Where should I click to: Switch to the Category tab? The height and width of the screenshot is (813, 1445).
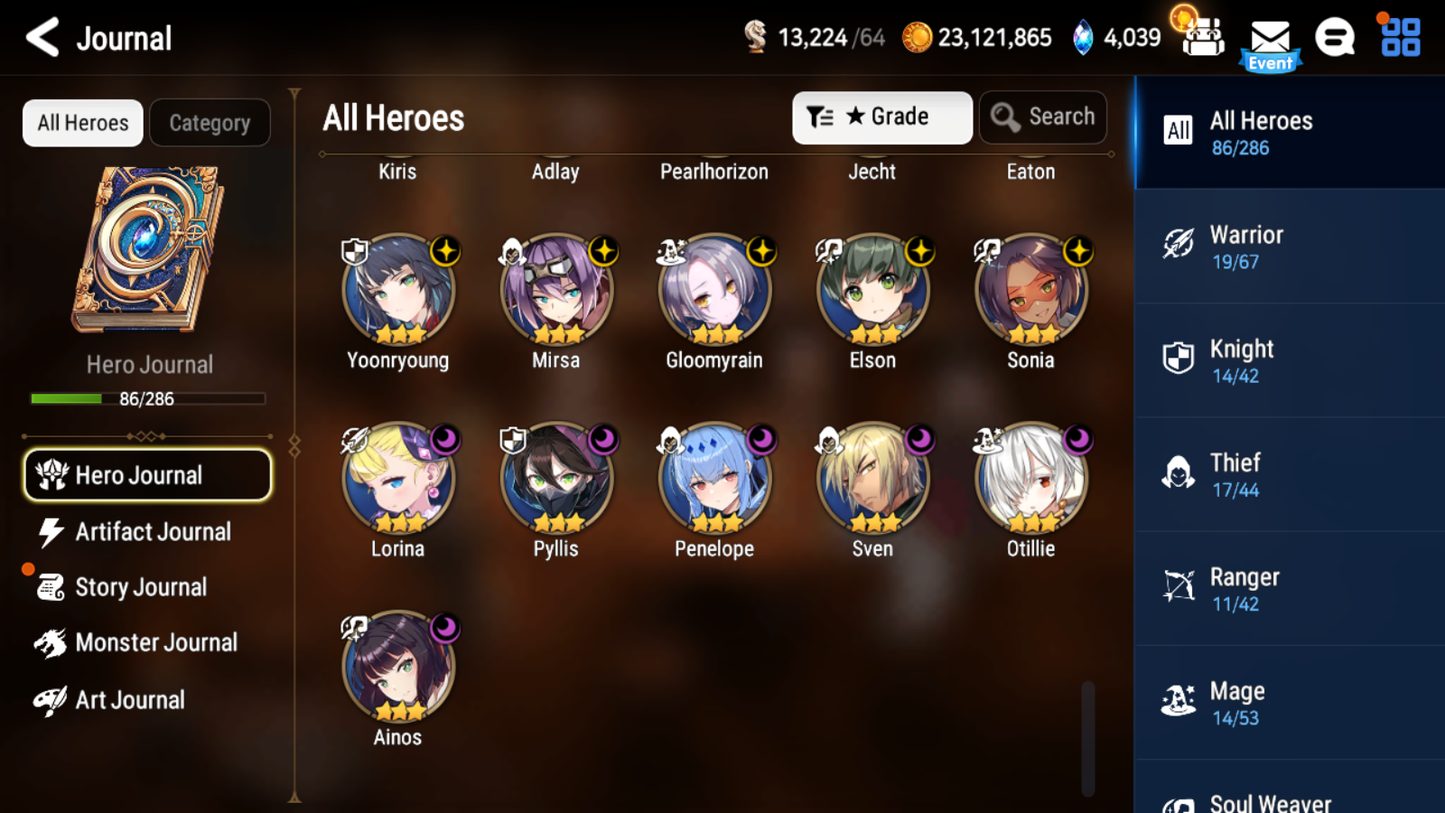click(210, 122)
